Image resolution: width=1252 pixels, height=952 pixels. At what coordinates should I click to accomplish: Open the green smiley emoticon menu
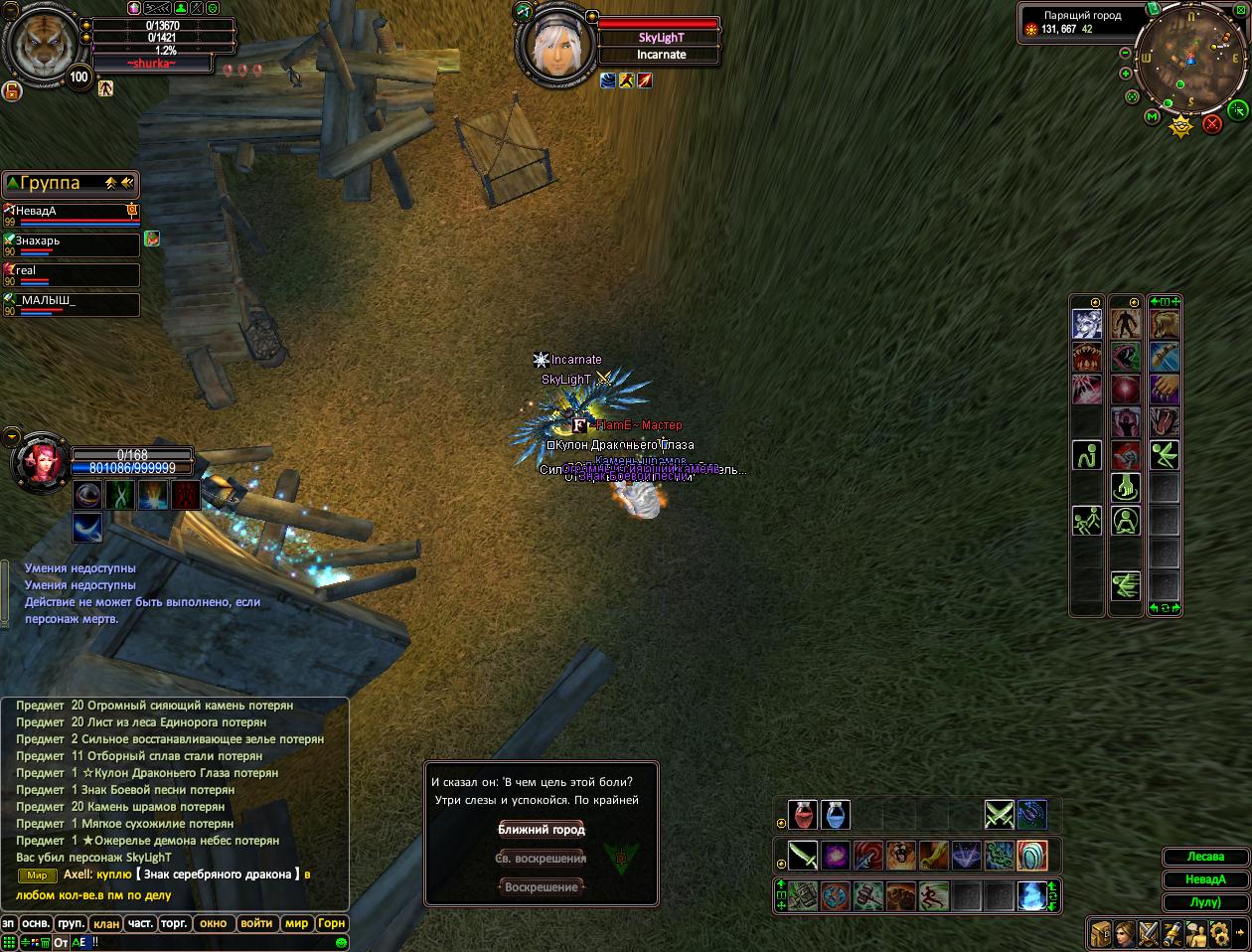[341, 941]
